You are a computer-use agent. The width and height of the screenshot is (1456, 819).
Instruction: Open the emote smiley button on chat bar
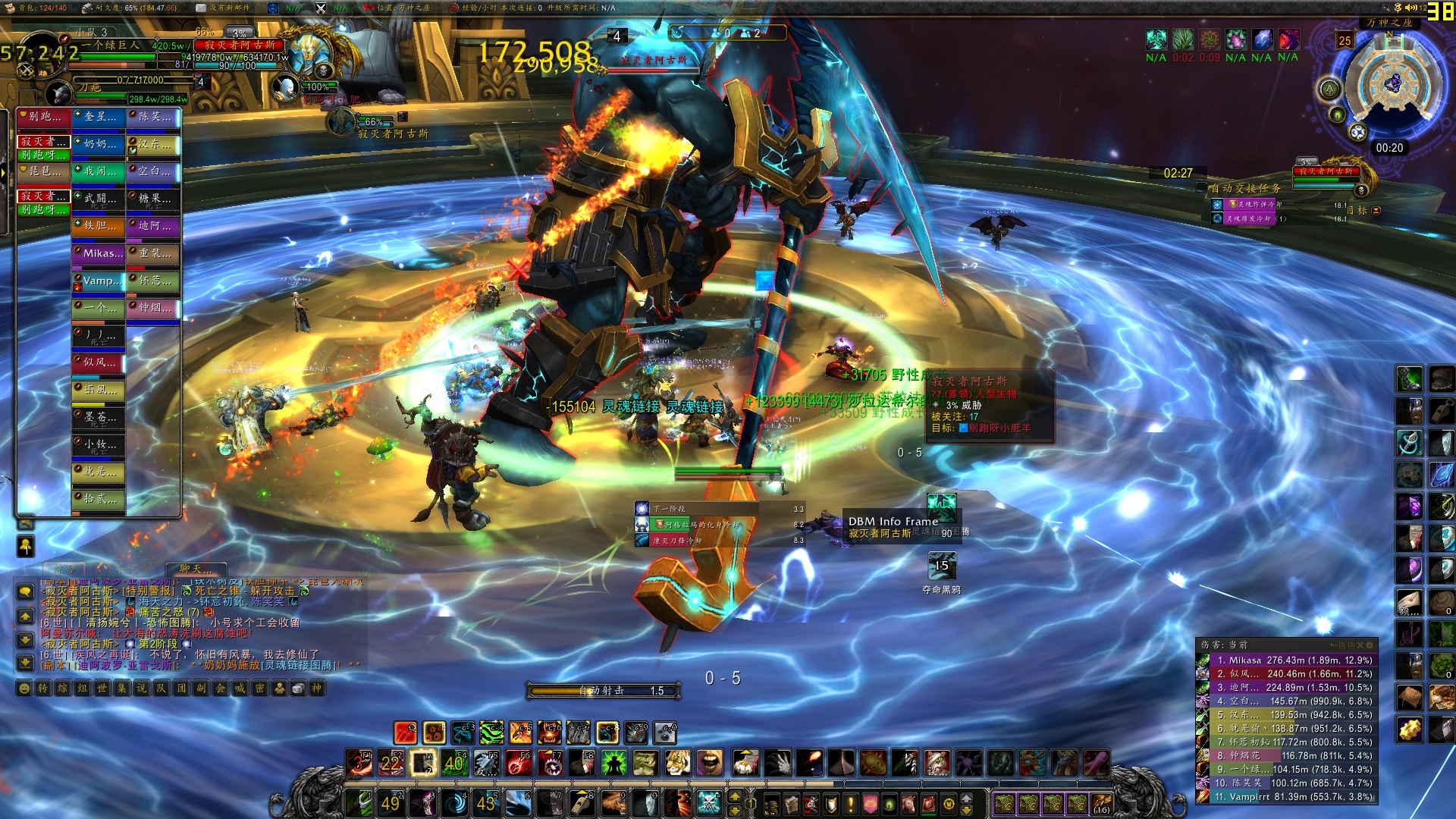[24, 689]
